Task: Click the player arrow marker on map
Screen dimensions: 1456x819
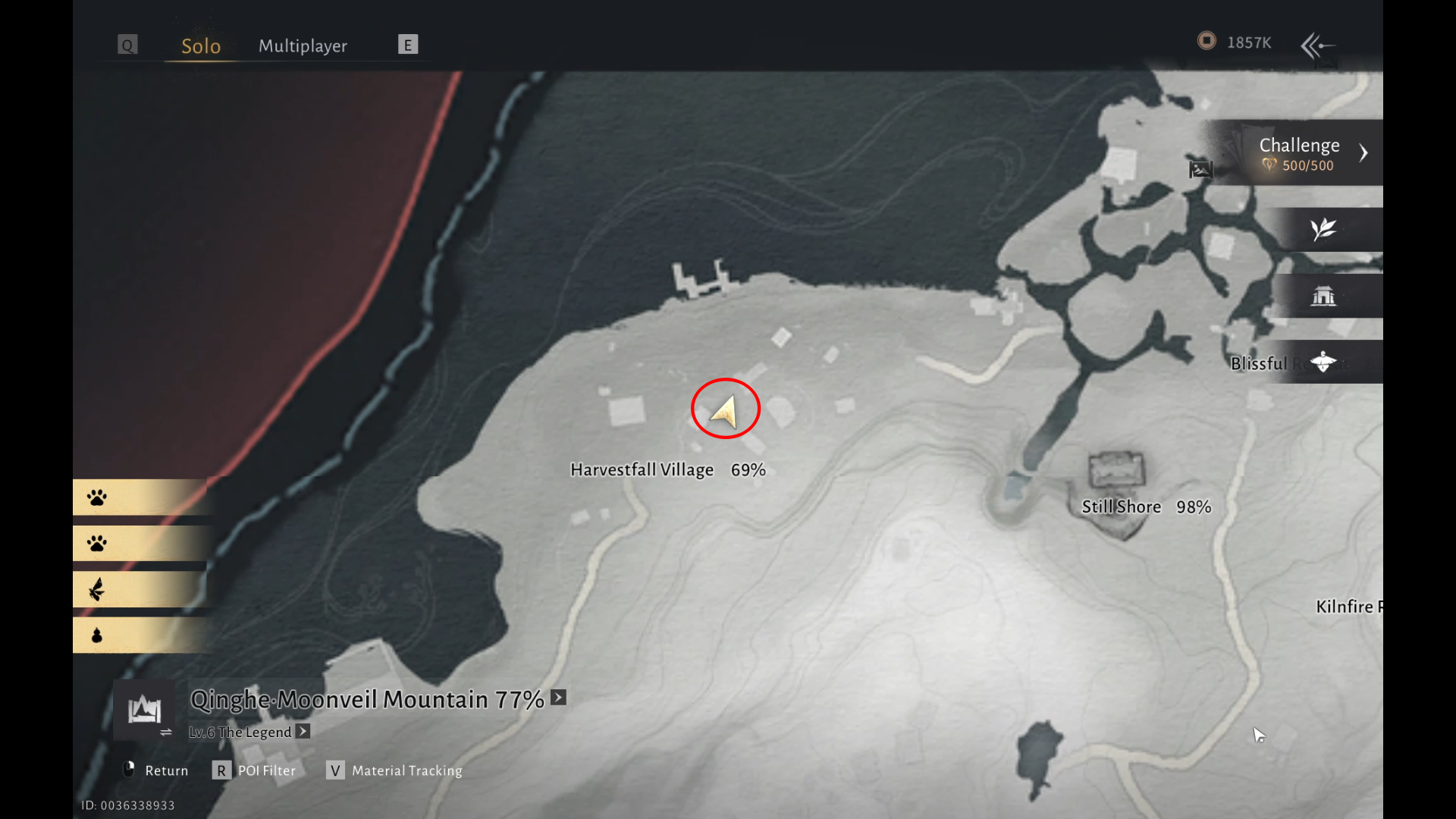Action: 725,412
